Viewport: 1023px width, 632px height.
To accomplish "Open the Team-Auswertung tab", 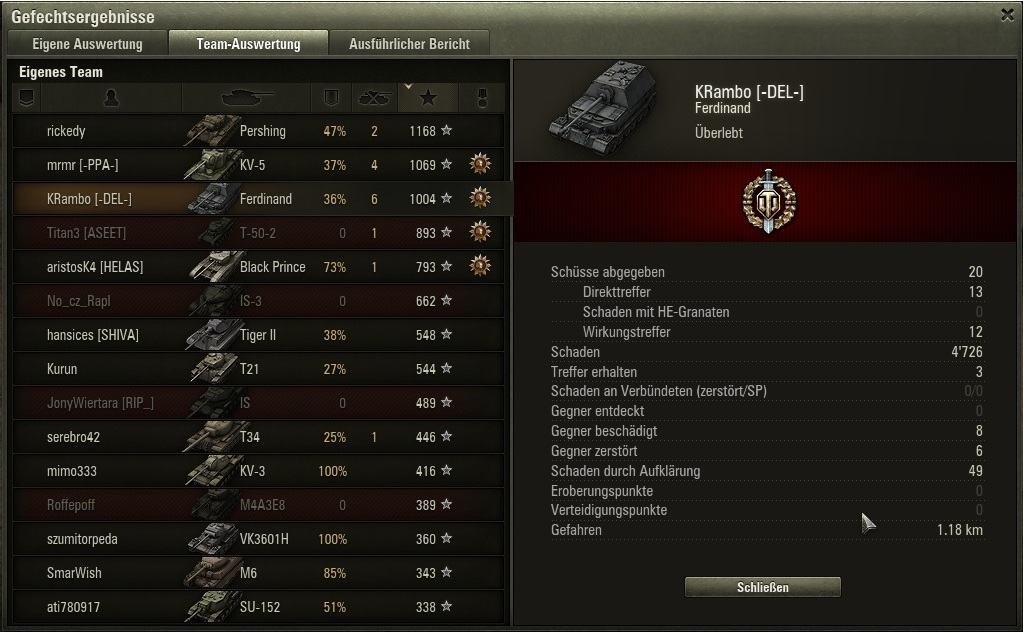I will coord(248,44).
